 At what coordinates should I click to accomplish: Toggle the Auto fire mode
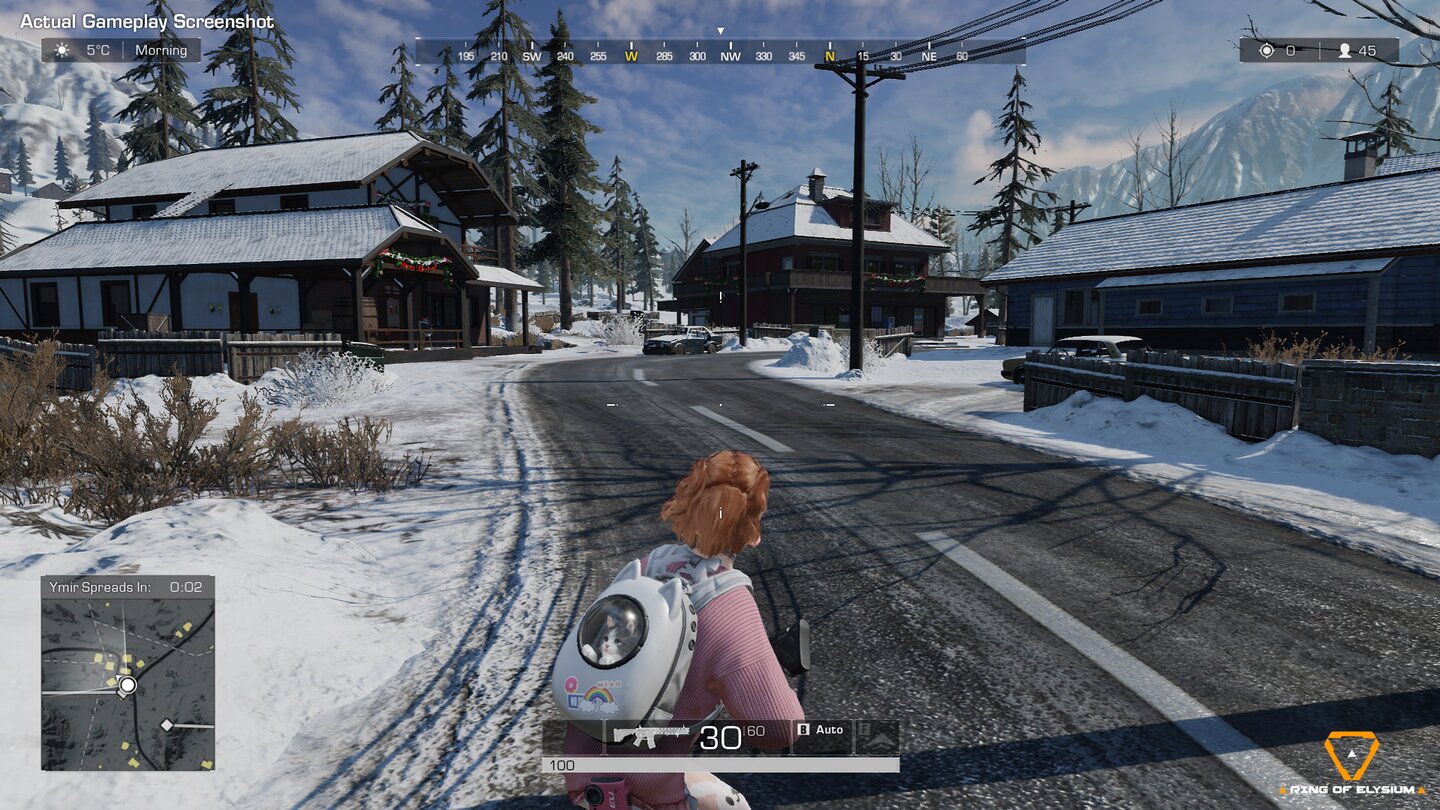pyautogui.click(x=832, y=729)
